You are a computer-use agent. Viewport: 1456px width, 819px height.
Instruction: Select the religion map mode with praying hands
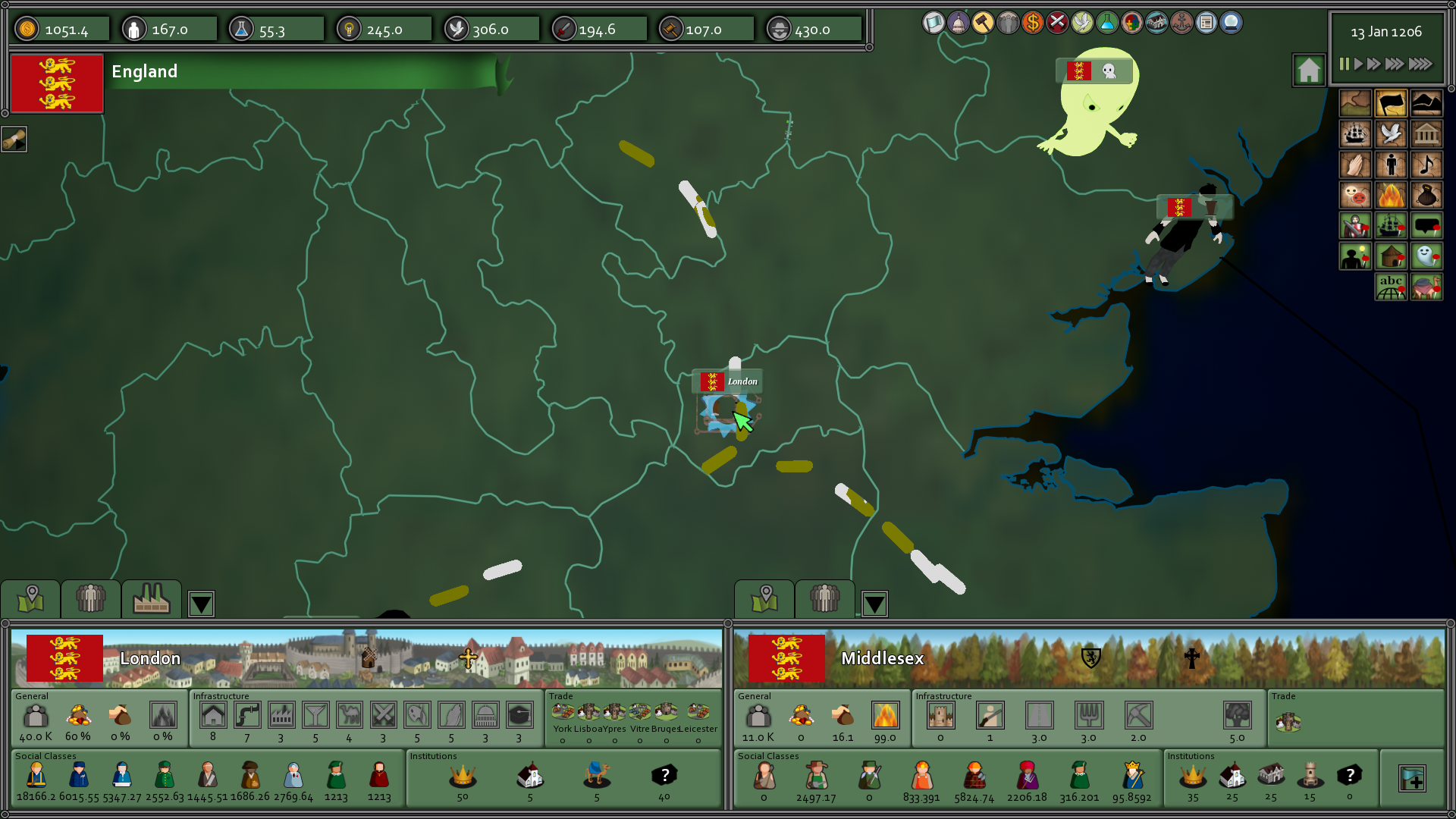(x=1355, y=164)
